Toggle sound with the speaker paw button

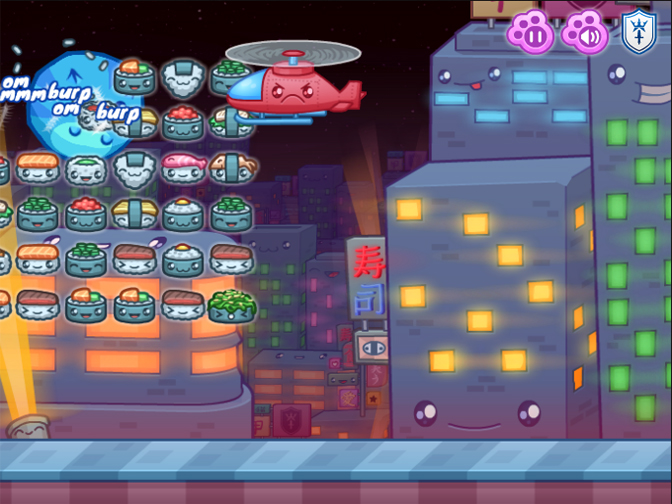coord(584,31)
